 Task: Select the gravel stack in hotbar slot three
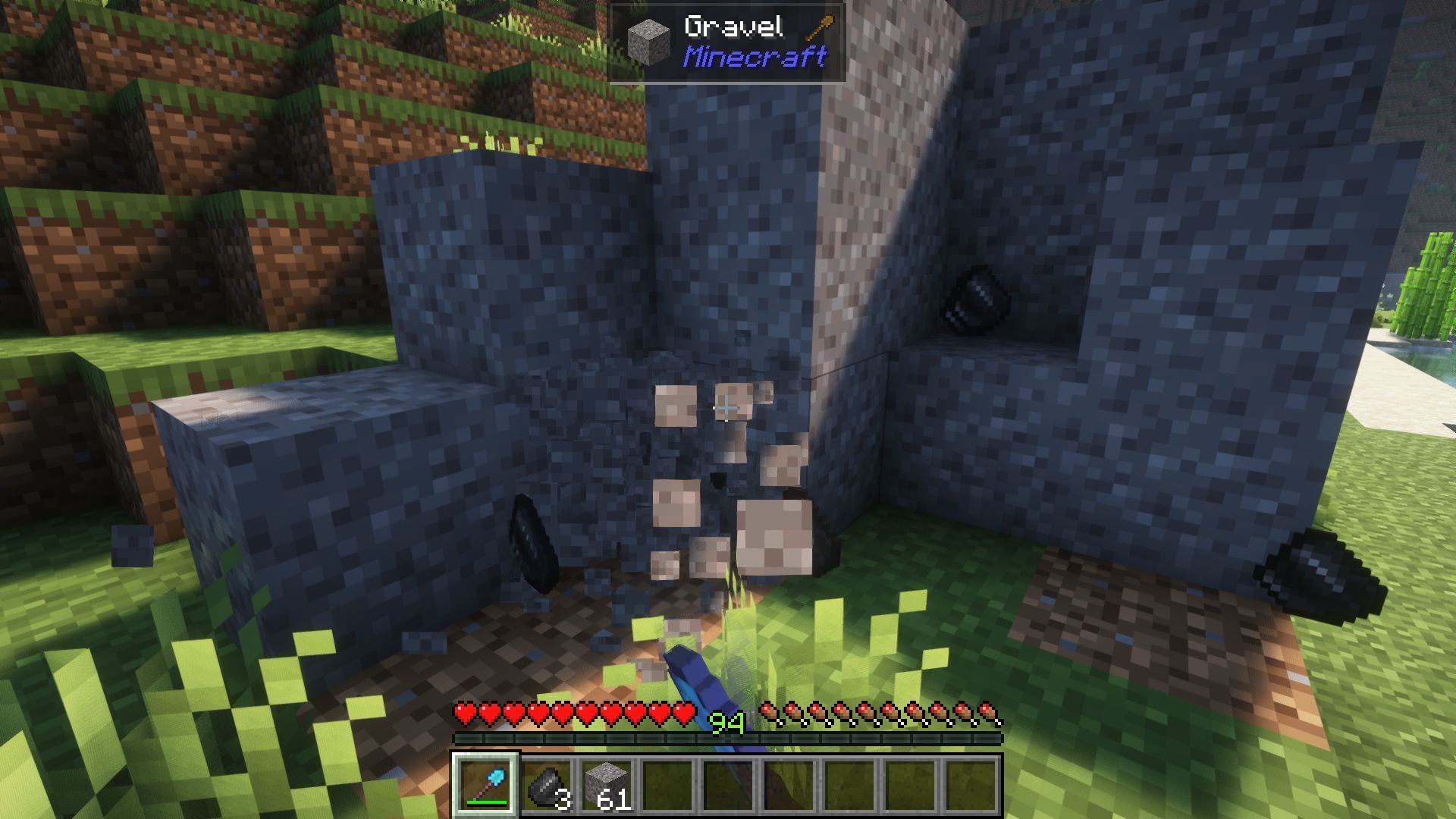coord(607,785)
